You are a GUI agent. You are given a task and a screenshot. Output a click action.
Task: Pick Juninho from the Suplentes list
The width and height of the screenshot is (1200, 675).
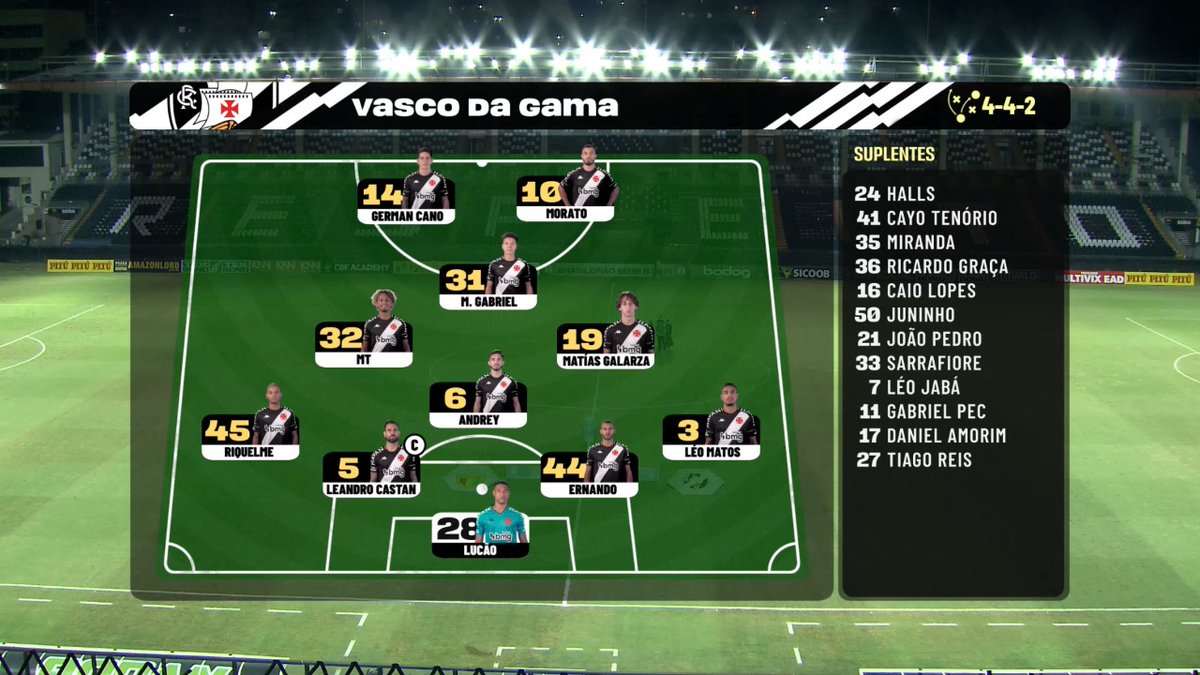(904, 315)
